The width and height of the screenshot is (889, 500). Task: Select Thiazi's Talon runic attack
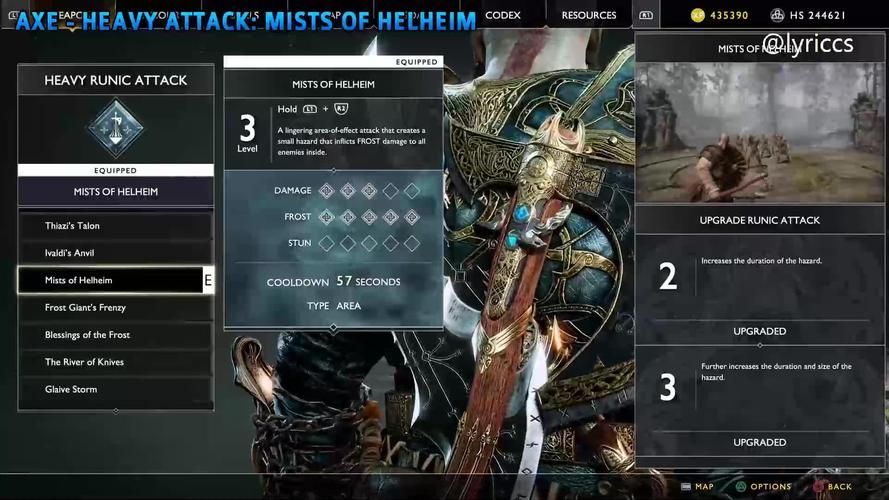(115, 226)
